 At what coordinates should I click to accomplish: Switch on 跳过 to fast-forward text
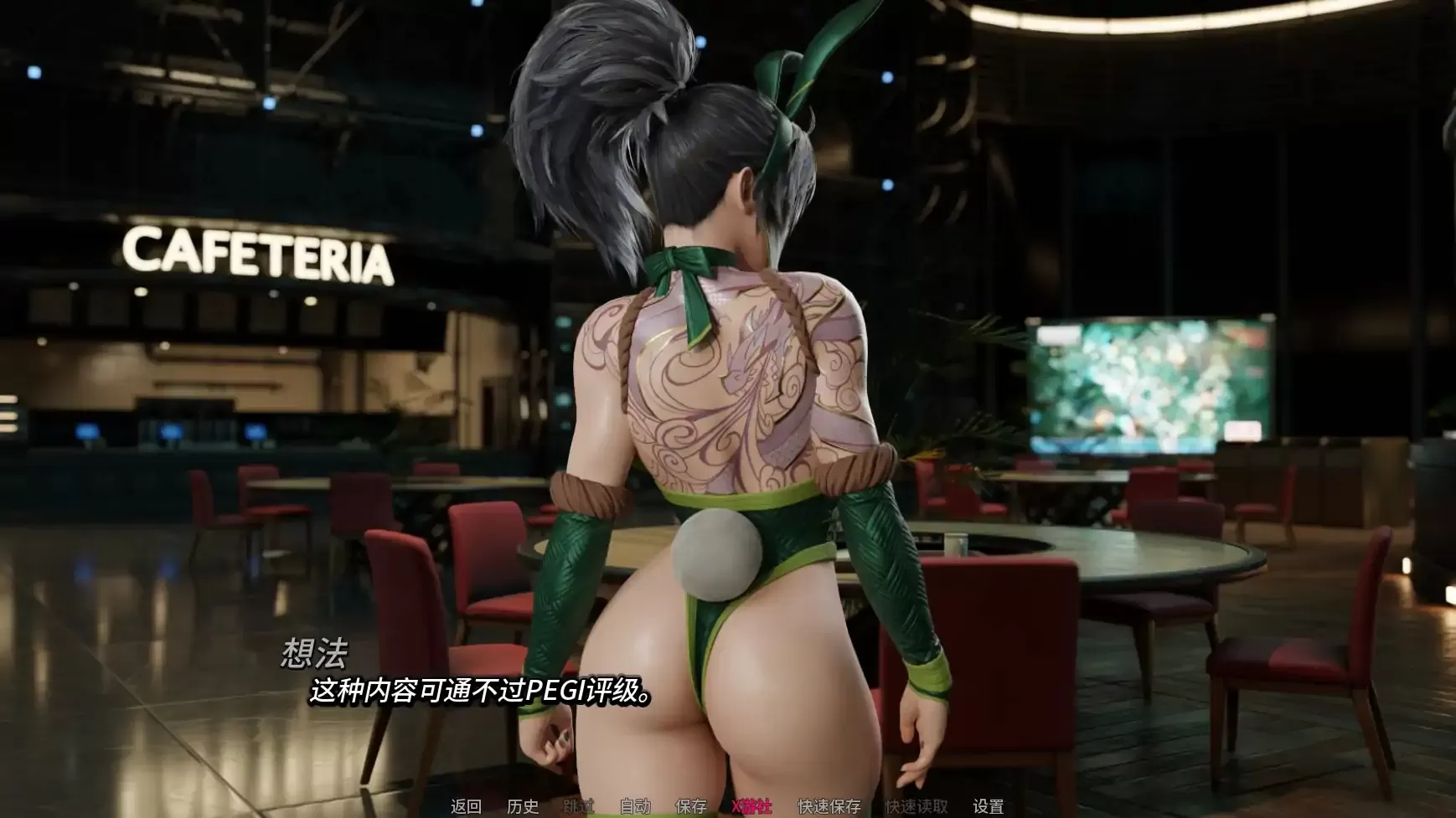click(578, 805)
